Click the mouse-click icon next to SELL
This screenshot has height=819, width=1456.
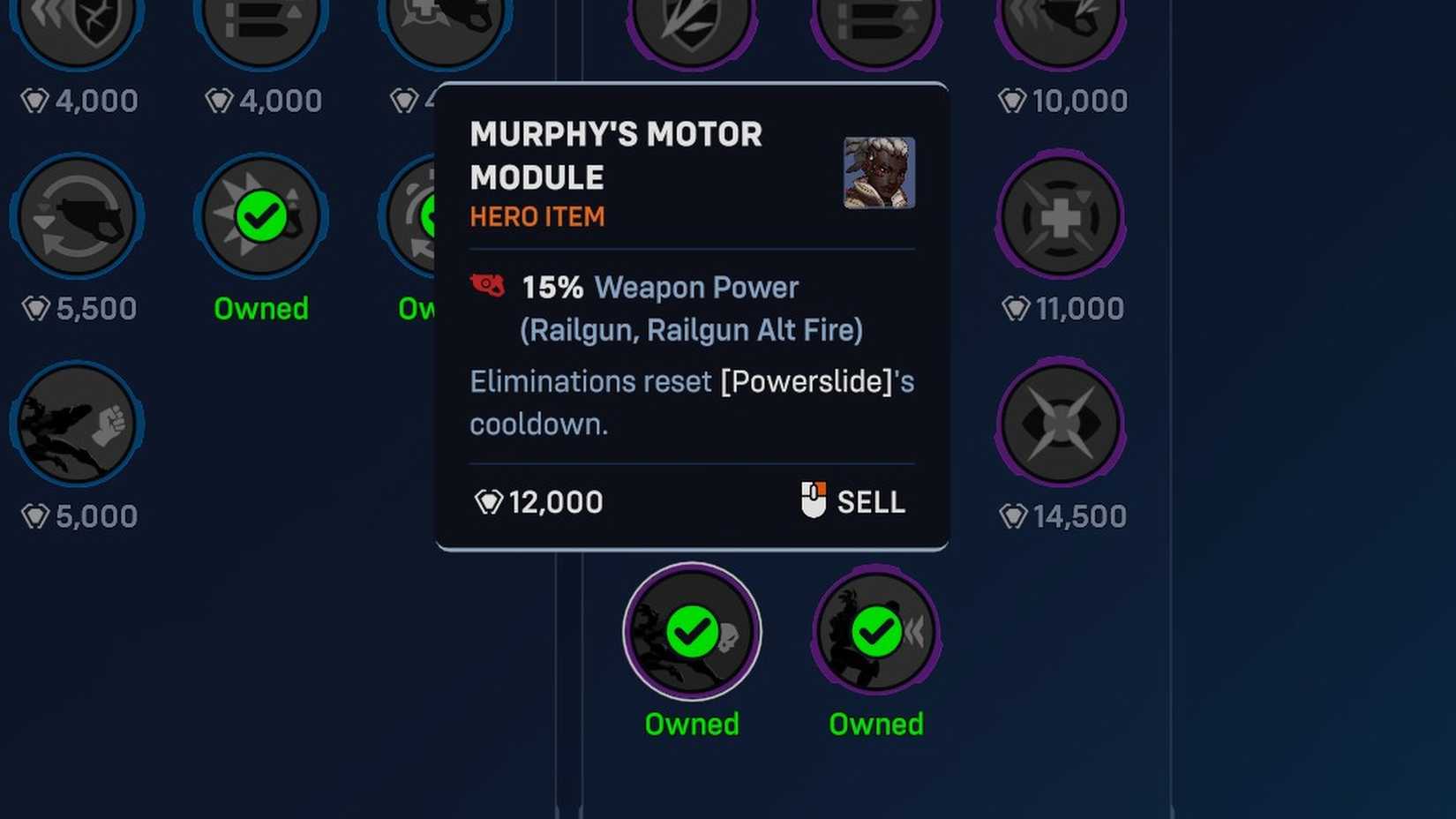(x=811, y=500)
